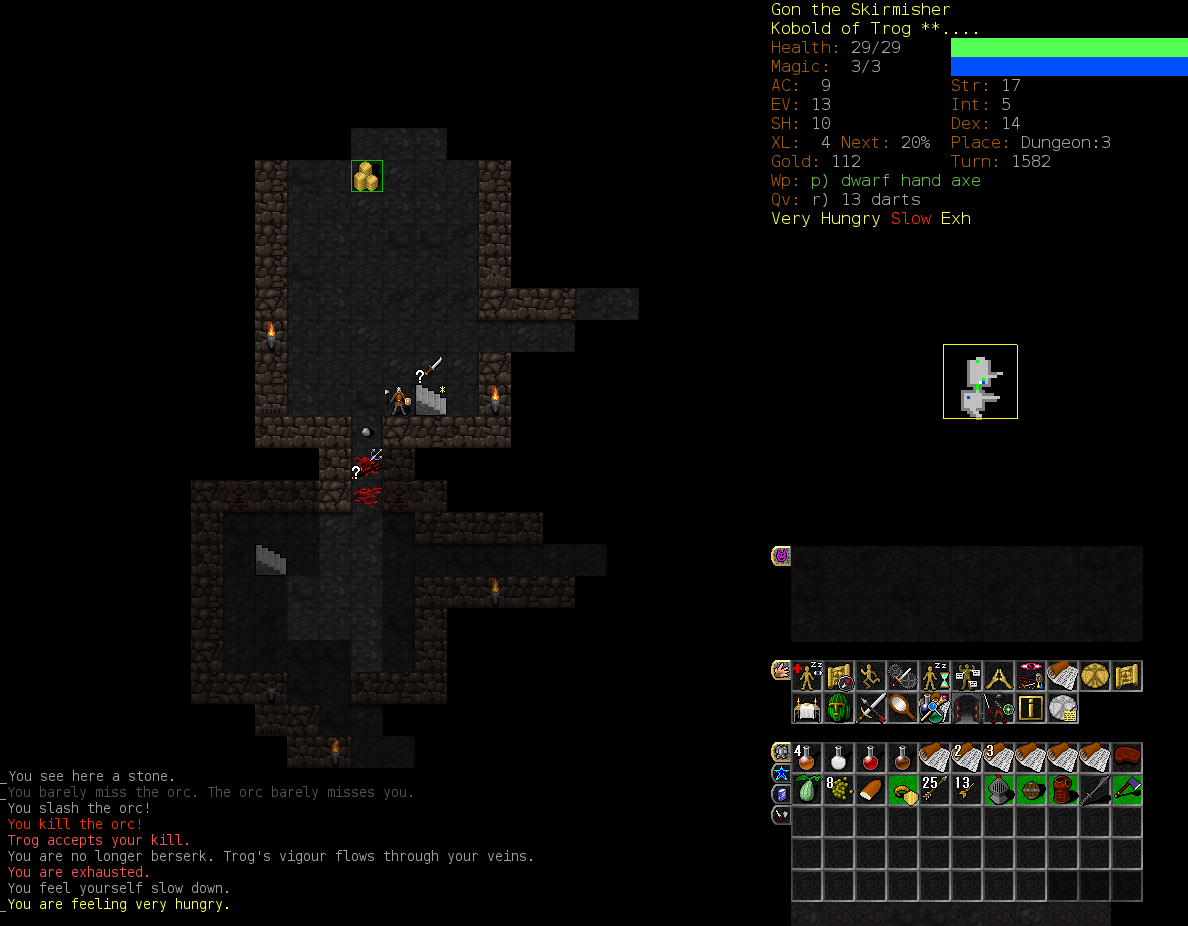Open the green mask command icon

839,709
